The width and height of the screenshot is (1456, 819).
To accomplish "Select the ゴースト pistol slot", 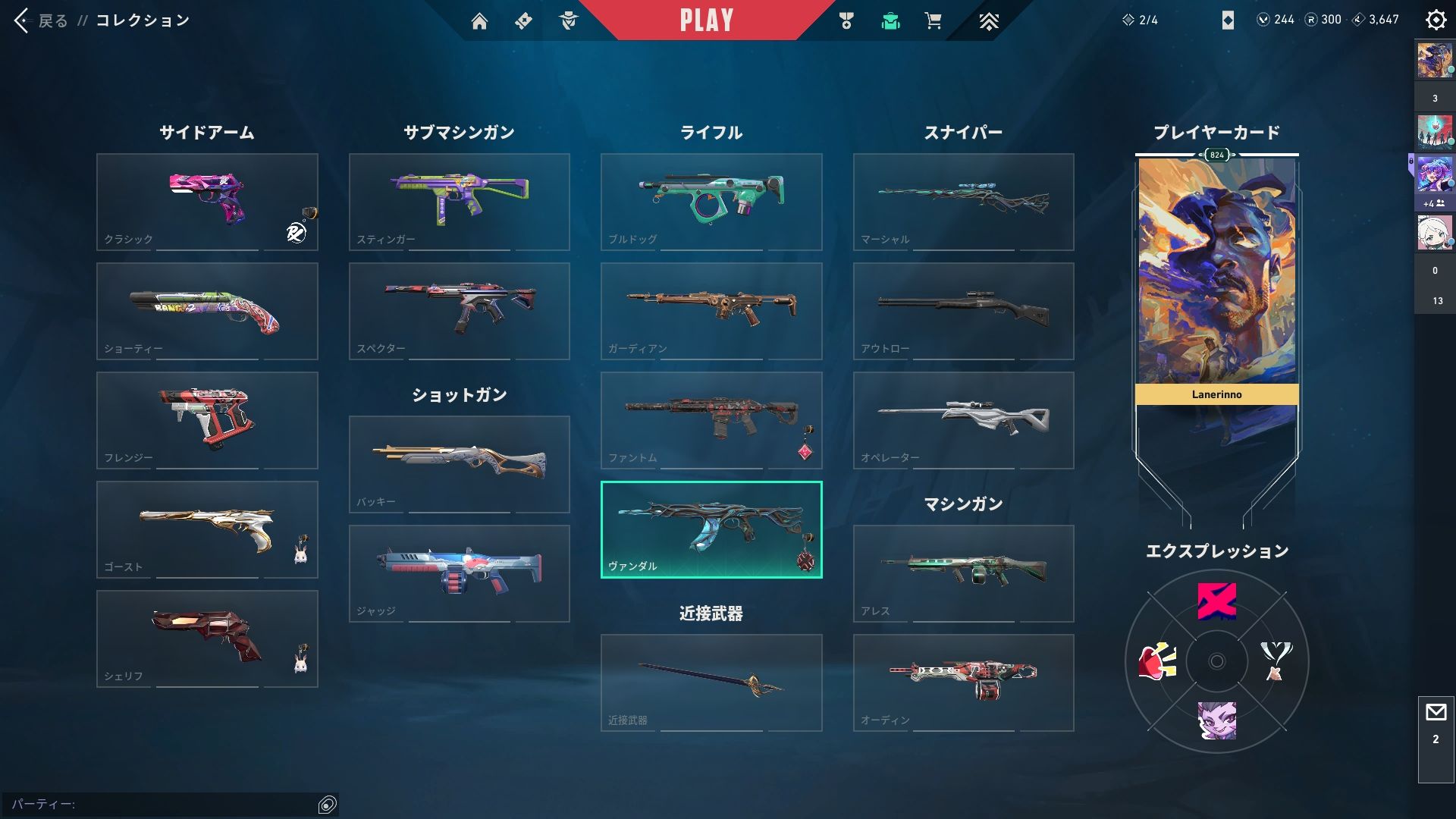I will 207,529.
